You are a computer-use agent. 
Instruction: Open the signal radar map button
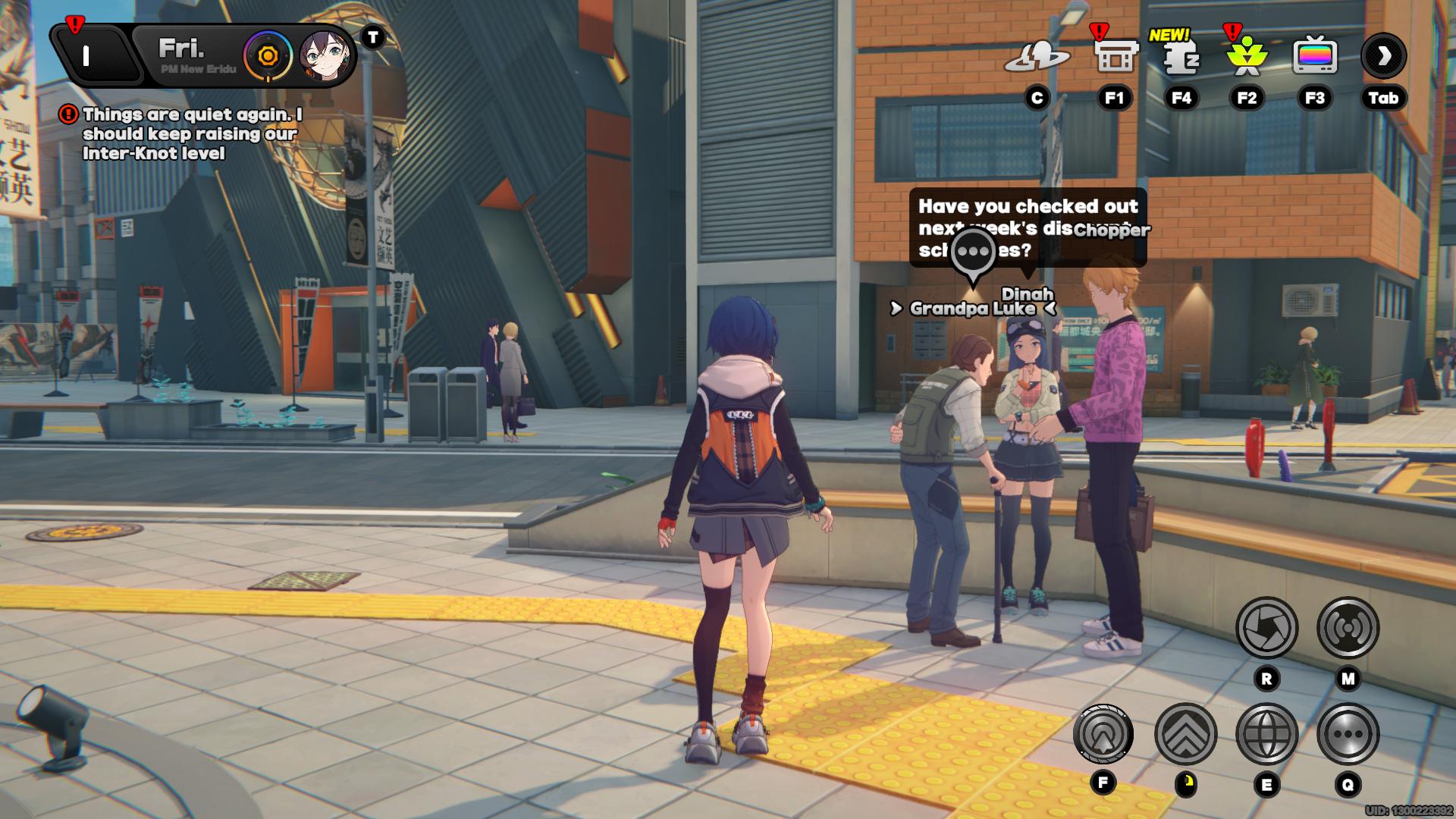pyautogui.click(x=1348, y=628)
